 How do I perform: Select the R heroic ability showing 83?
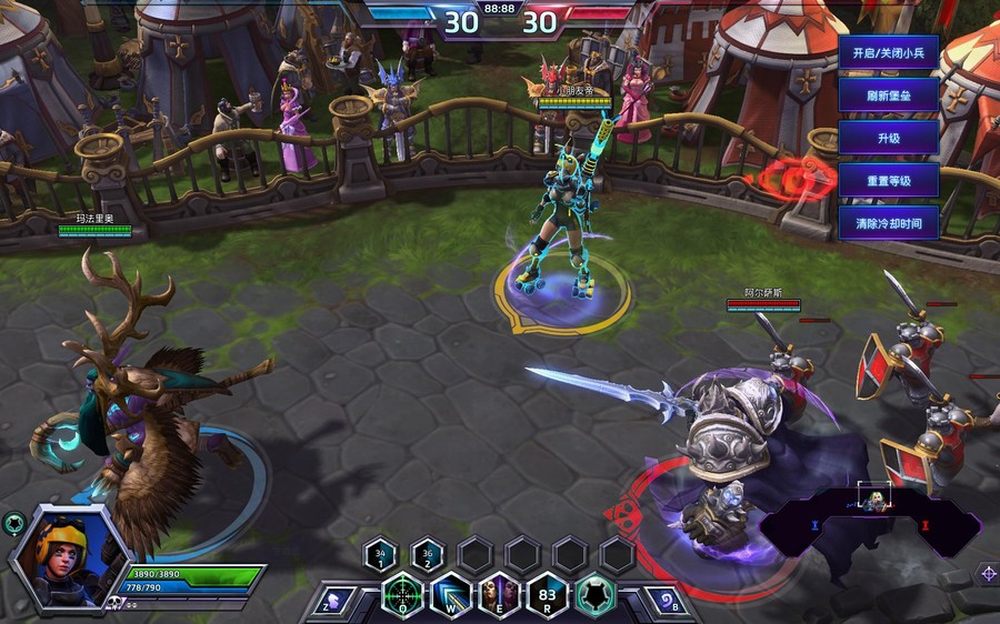547,596
